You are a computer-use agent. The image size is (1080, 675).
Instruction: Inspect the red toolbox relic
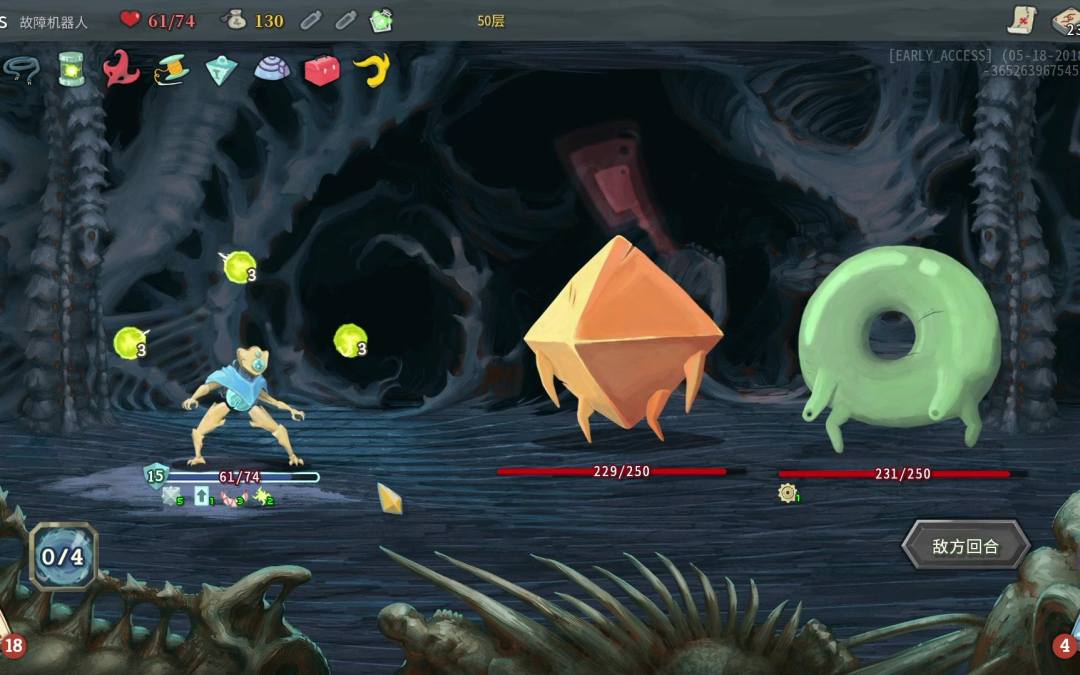click(x=322, y=70)
